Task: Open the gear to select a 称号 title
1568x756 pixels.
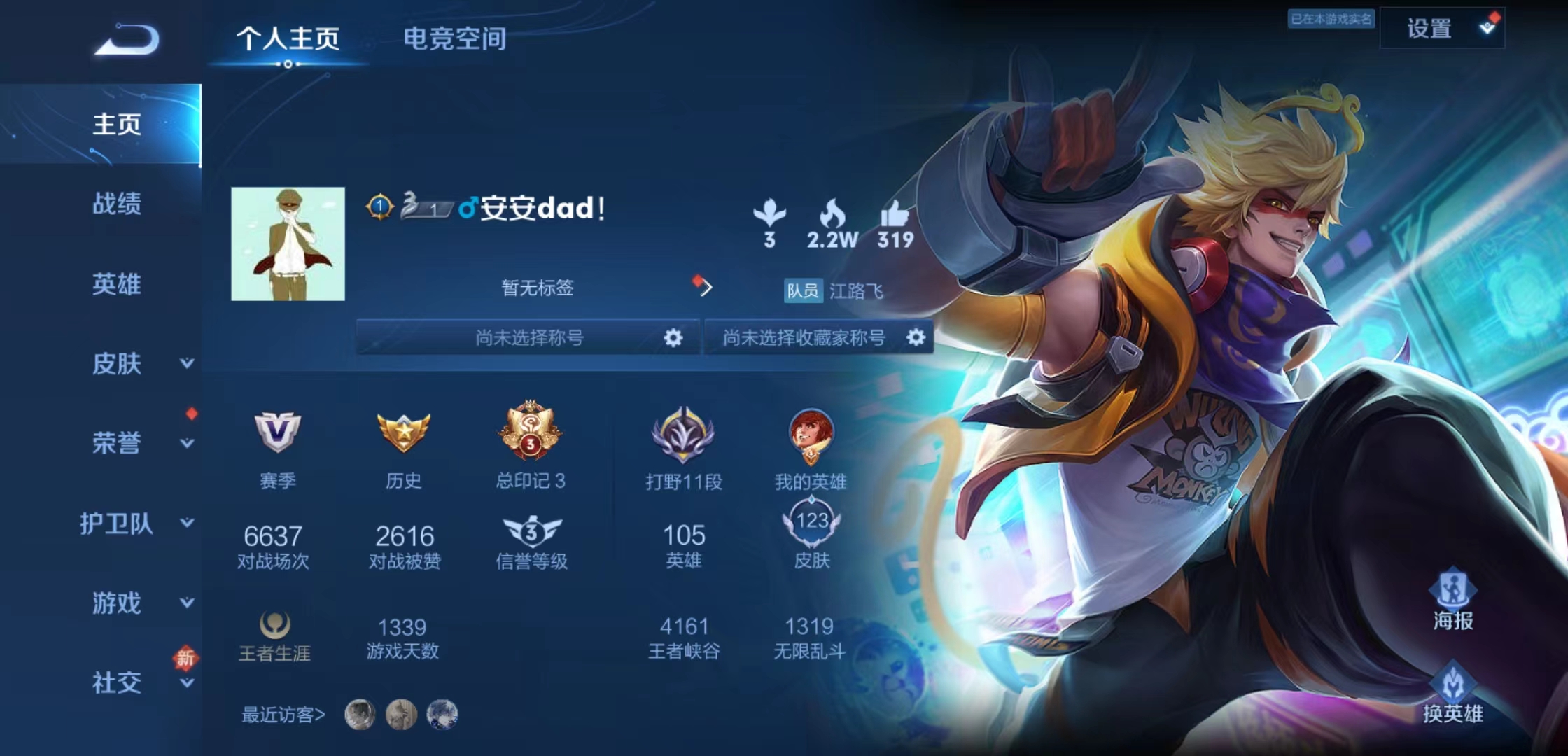Action: click(673, 338)
